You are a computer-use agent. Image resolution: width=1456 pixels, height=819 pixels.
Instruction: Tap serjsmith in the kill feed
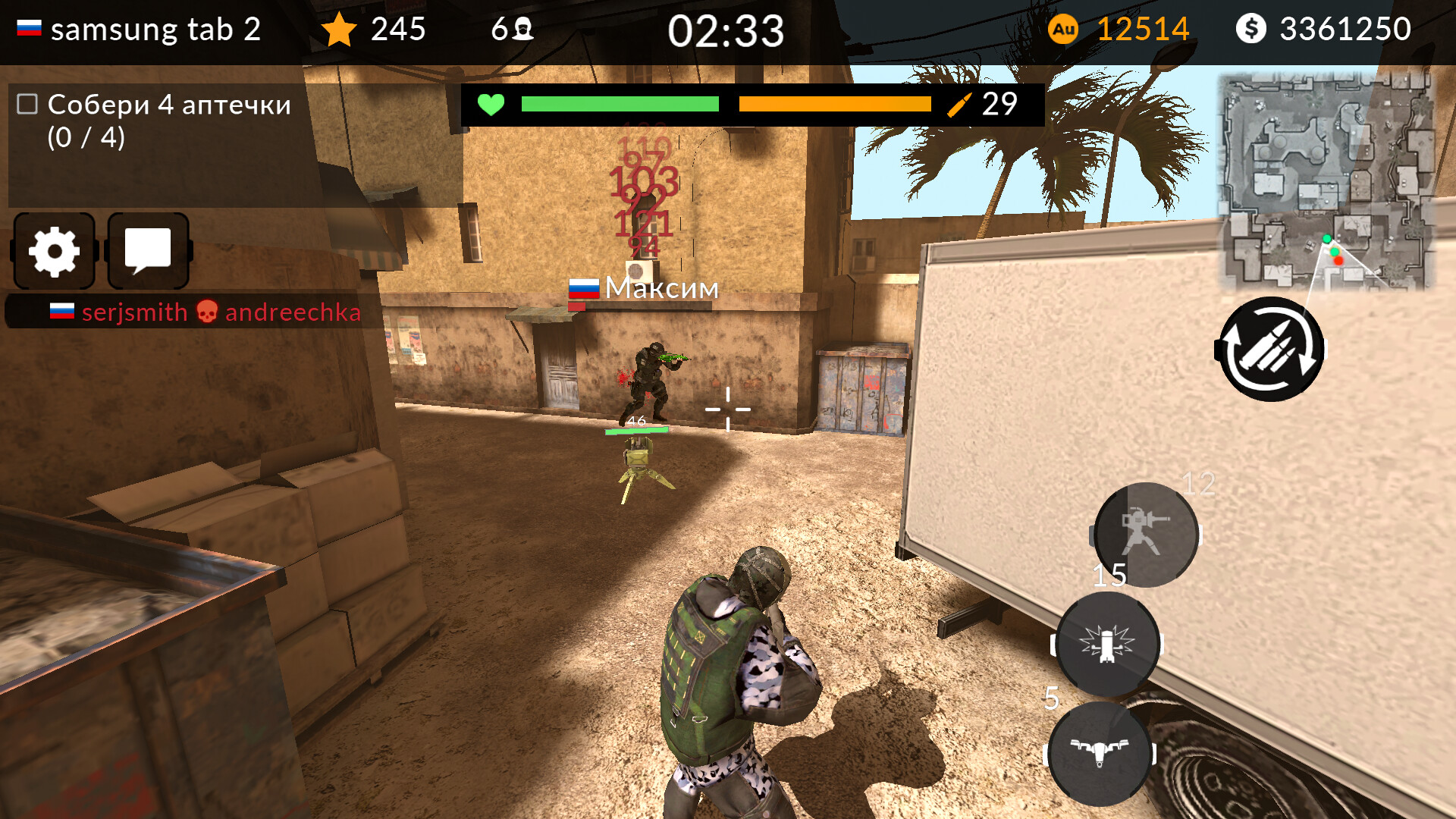click(134, 312)
